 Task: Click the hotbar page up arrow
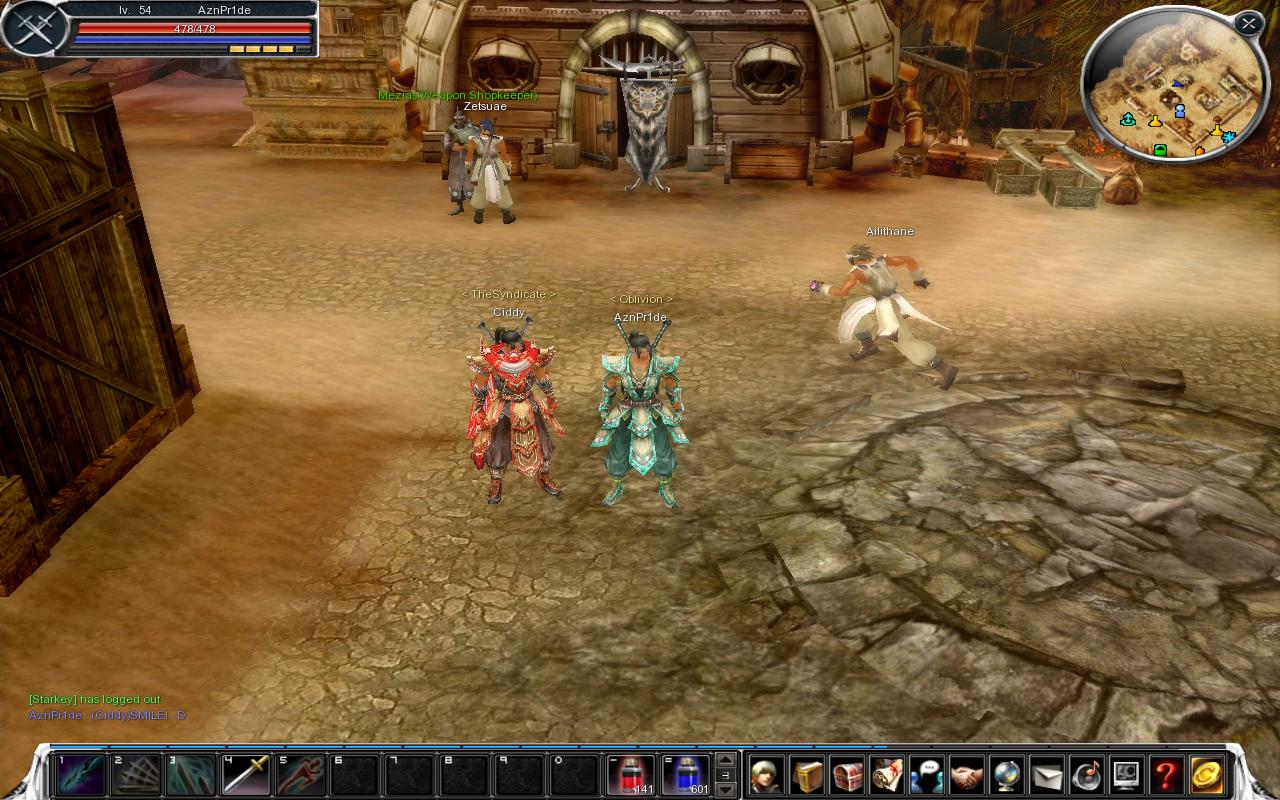click(x=726, y=760)
